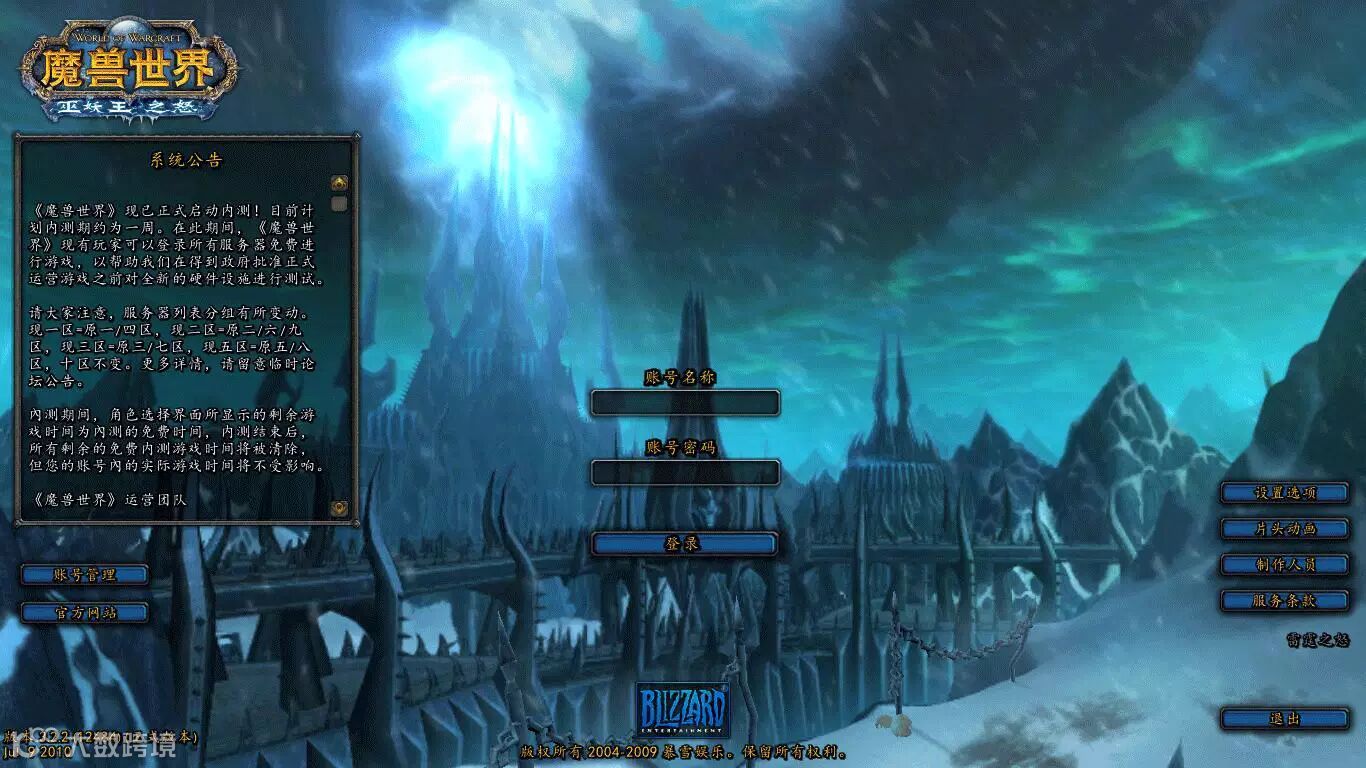Click the announcement panel's scroll-up arrow
This screenshot has width=1366, height=768.
tap(339, 183)
